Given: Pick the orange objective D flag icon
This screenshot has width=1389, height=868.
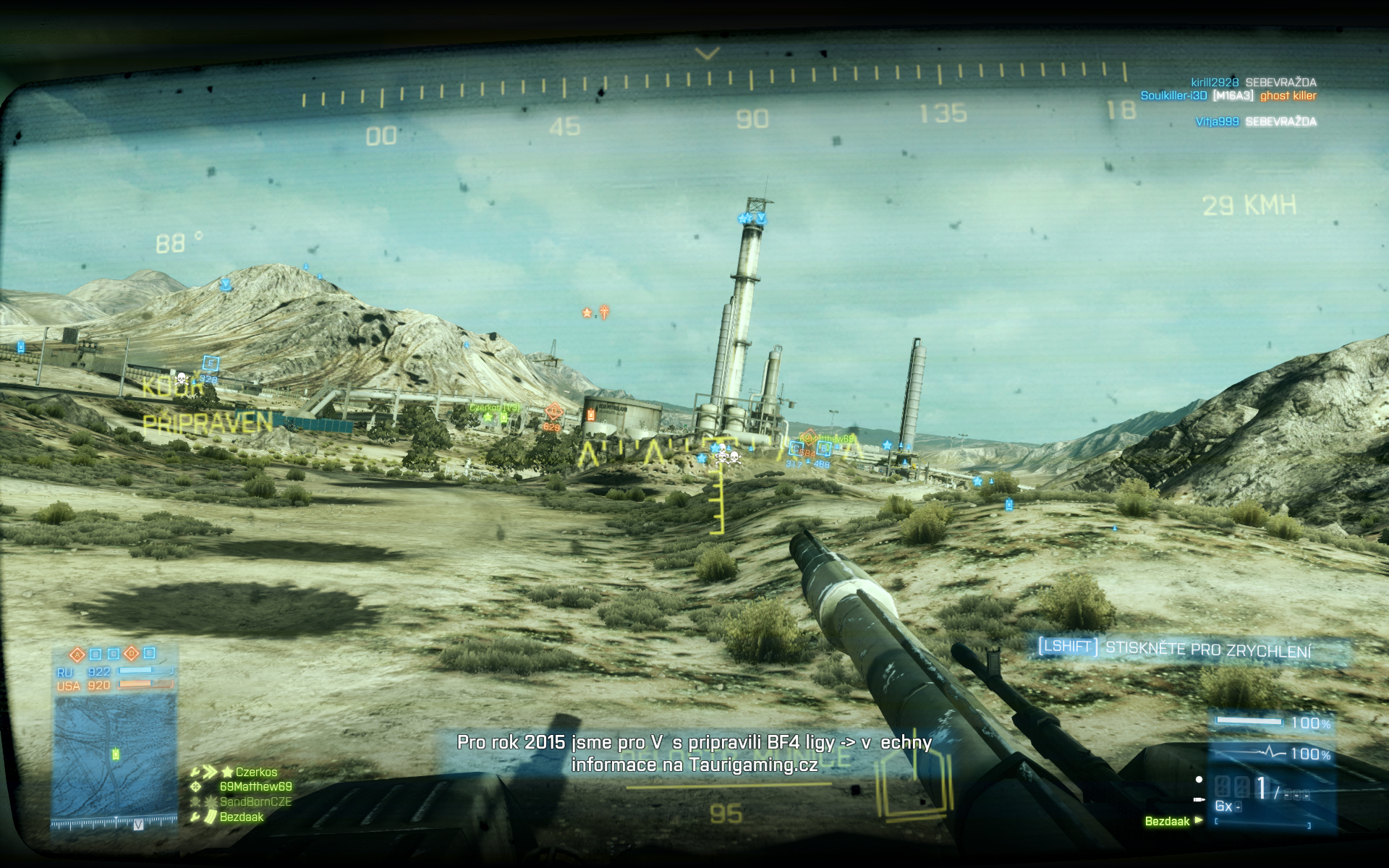Looking at the screenshot, I should (x=132, y=654).
